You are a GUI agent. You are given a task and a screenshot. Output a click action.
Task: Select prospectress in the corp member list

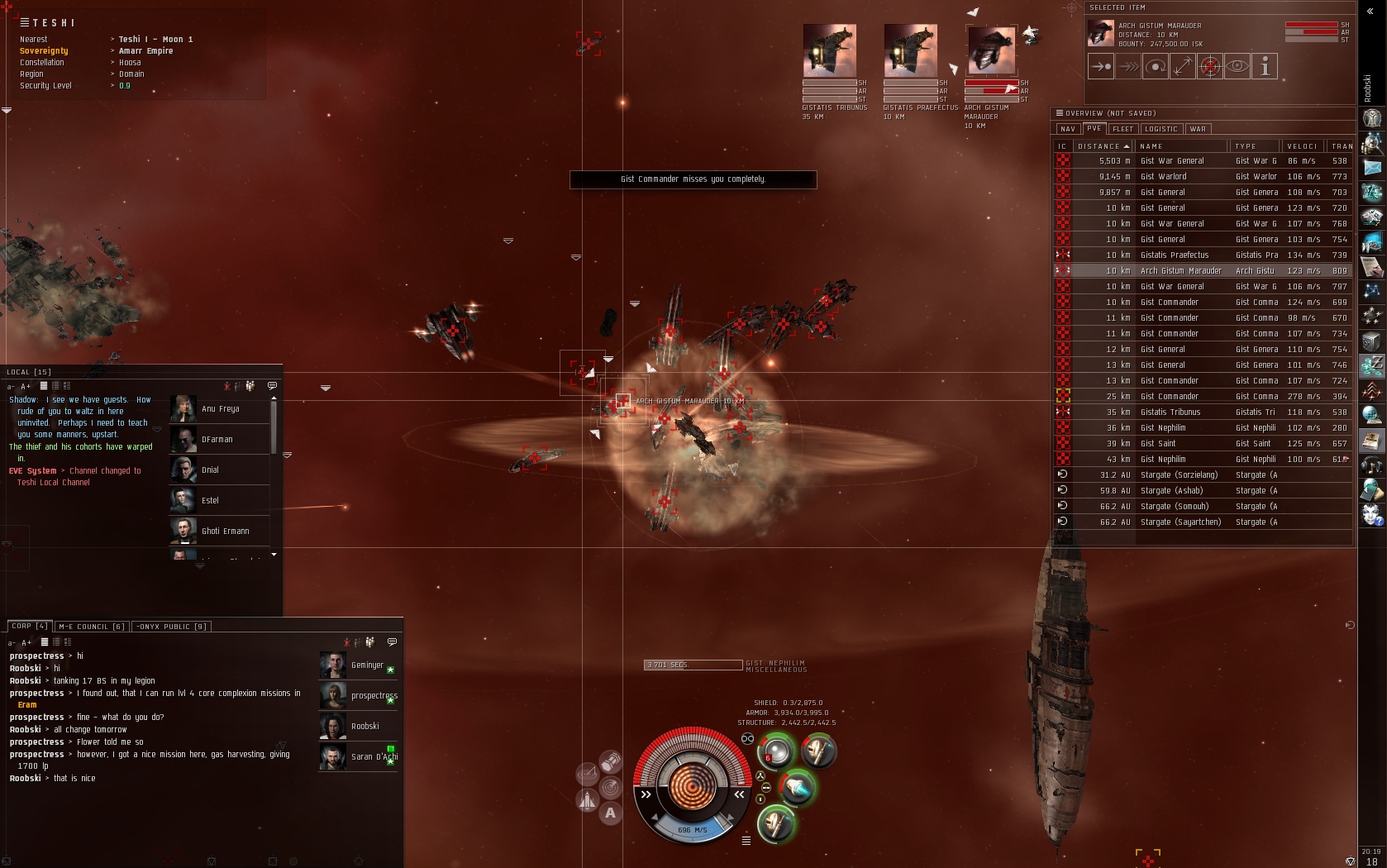point(372,696)
